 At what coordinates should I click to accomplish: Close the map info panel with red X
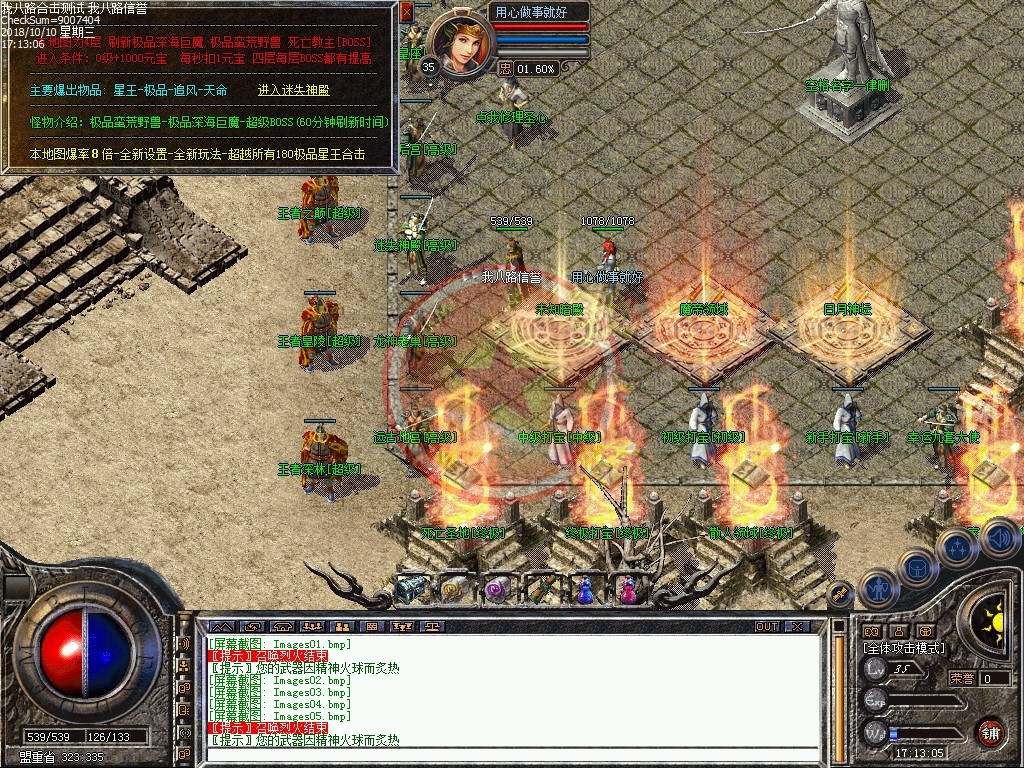(x=406, y=12)
